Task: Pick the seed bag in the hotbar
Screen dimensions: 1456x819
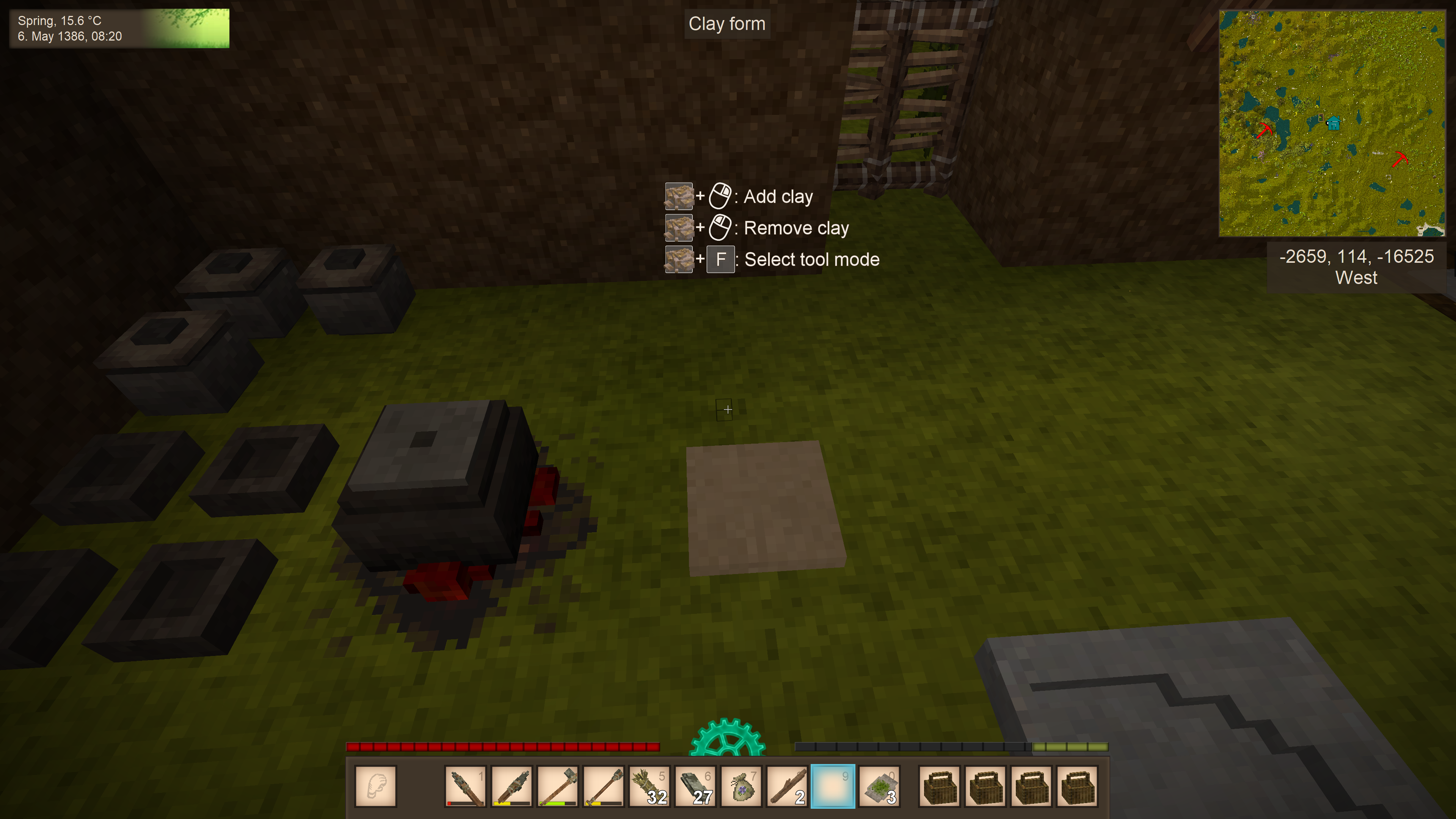Action: pos(741,786)
